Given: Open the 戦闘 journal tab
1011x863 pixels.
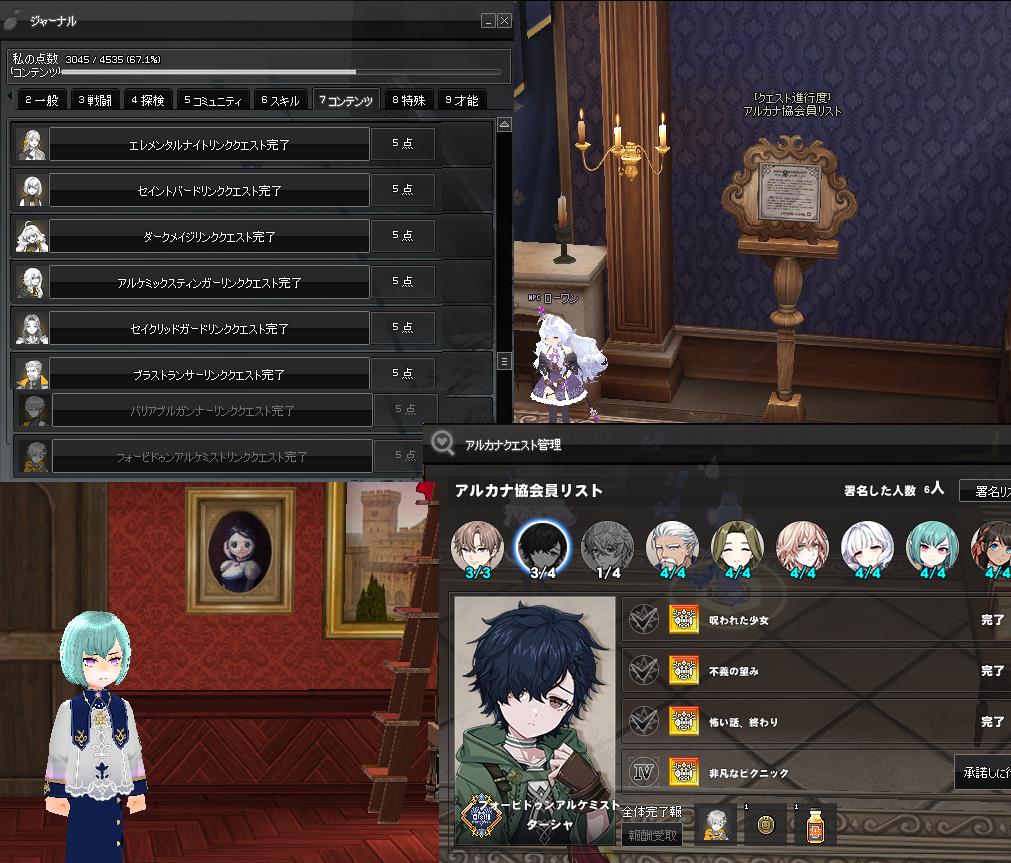Looking at the screenshot, I should pyautogui.click(x=95, y=100).
